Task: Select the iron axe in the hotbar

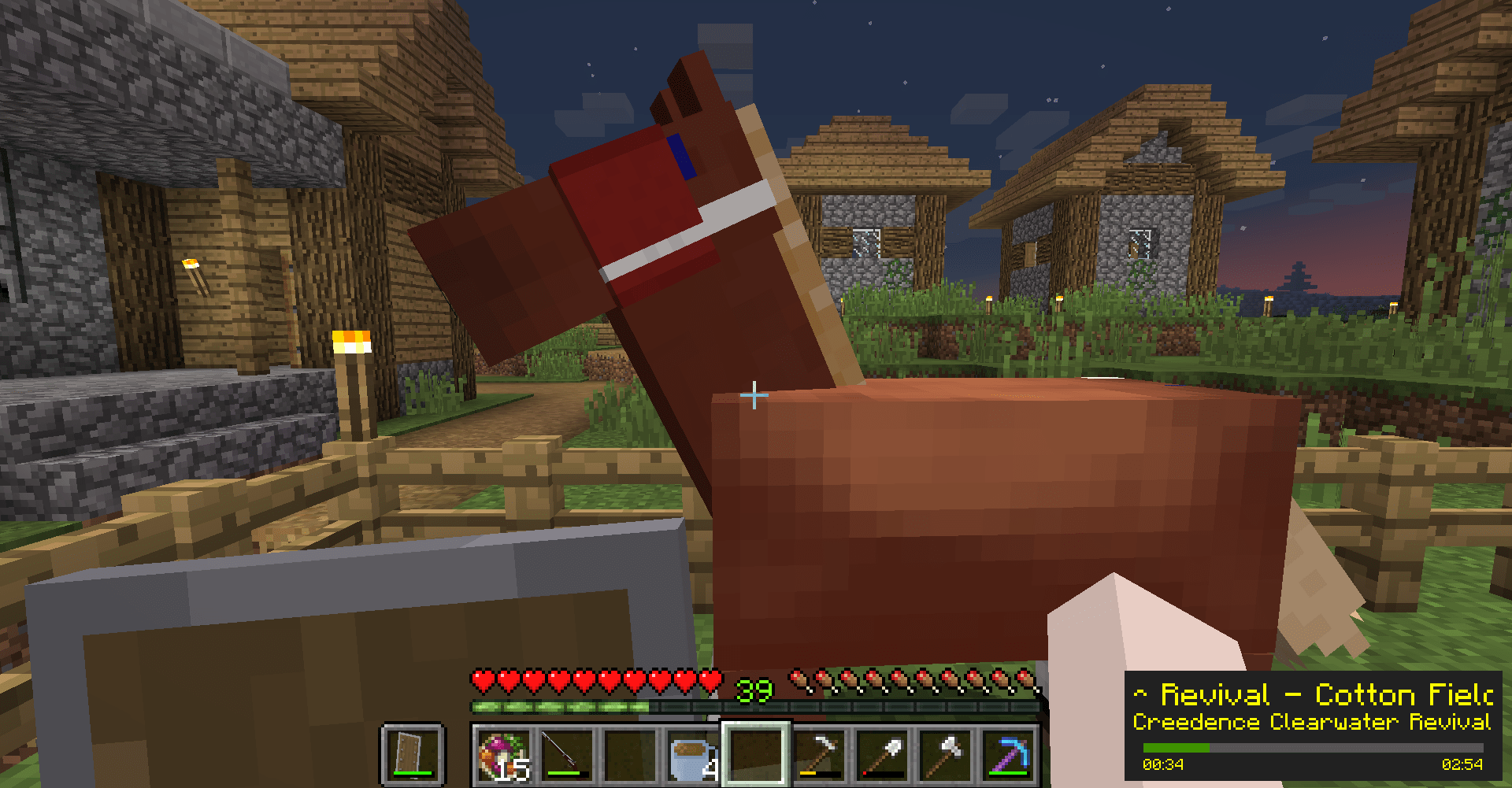Action: 943,754
